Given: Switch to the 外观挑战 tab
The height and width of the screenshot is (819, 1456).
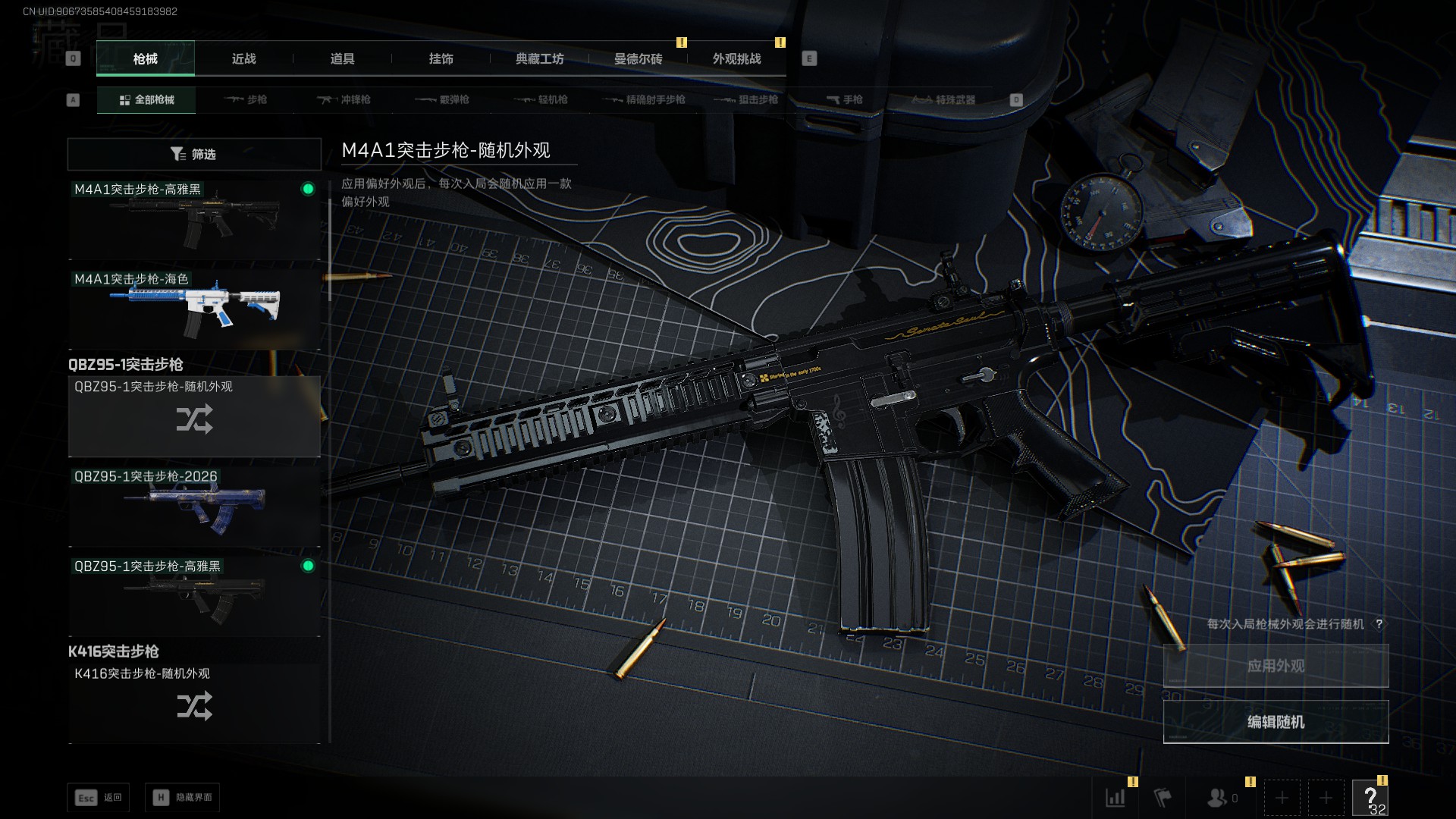Looking at the screenshot, I should point(736,59).
